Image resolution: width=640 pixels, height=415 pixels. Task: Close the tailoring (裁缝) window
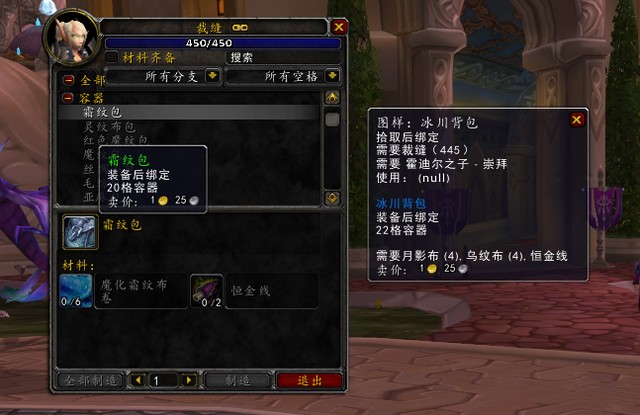click(x=339, y=27)
